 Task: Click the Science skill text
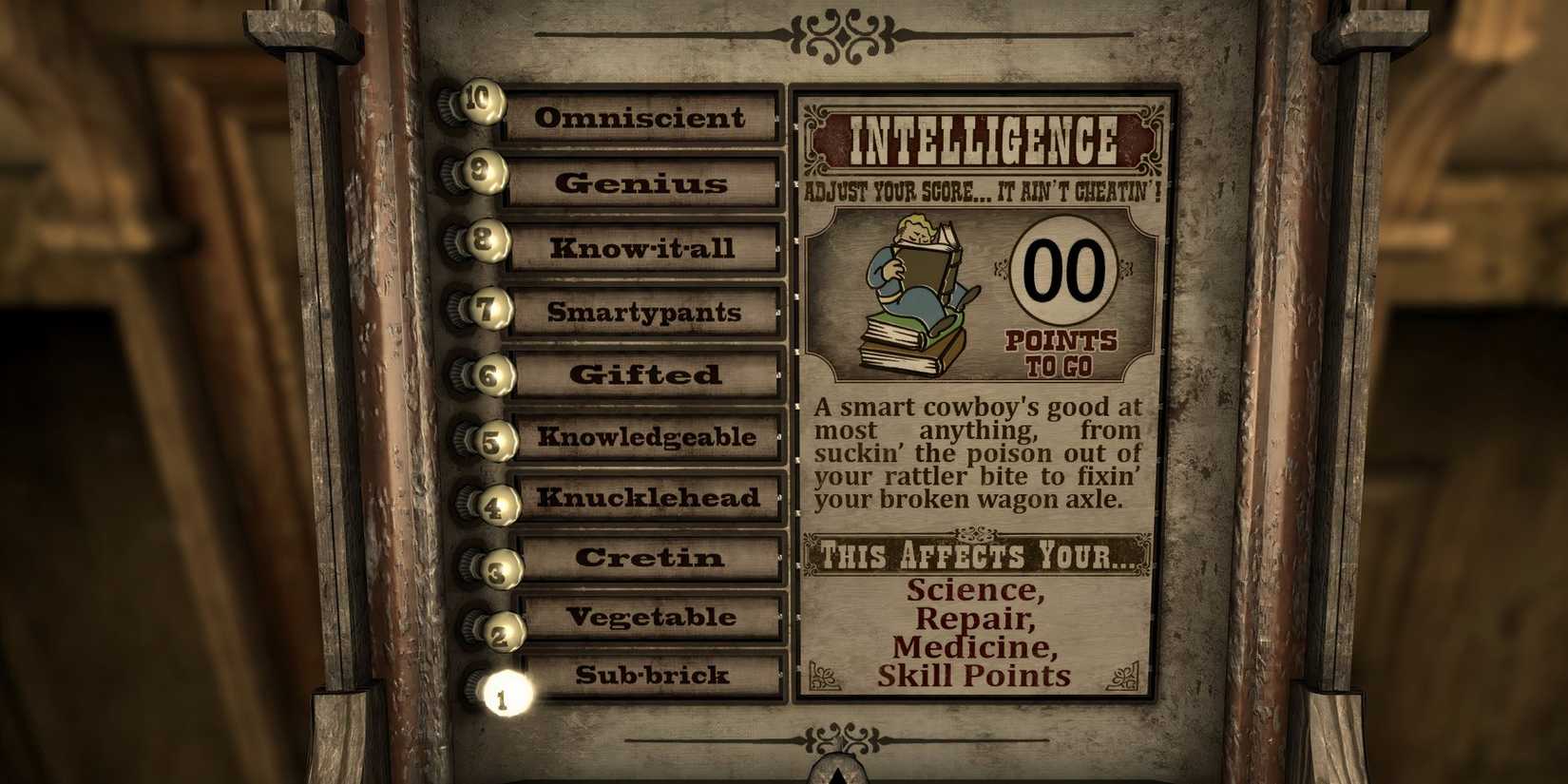point(974,589)
